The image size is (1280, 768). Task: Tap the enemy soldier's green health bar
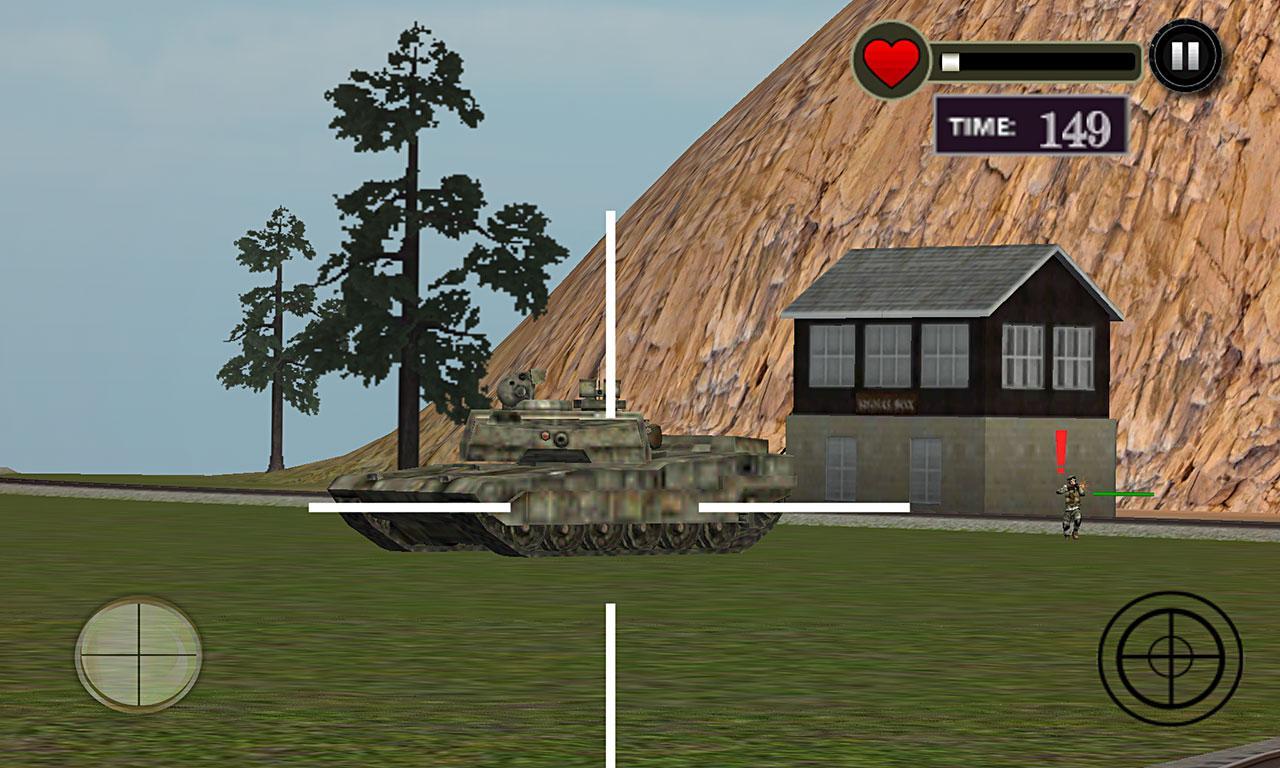coord(1123,493)
